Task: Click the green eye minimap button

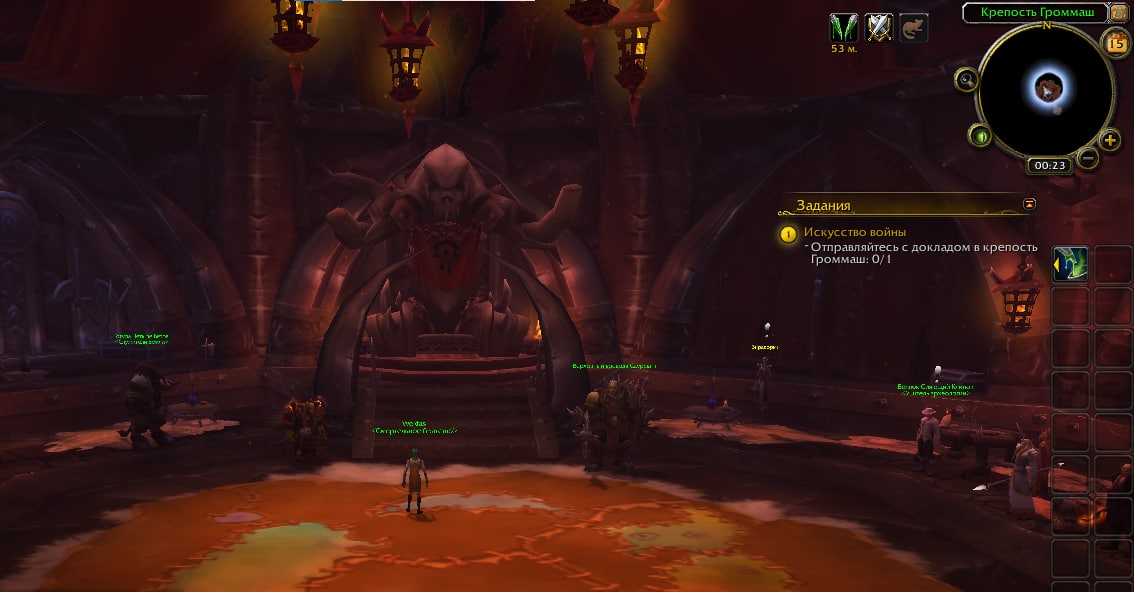Action: click(x=981, y=136)
